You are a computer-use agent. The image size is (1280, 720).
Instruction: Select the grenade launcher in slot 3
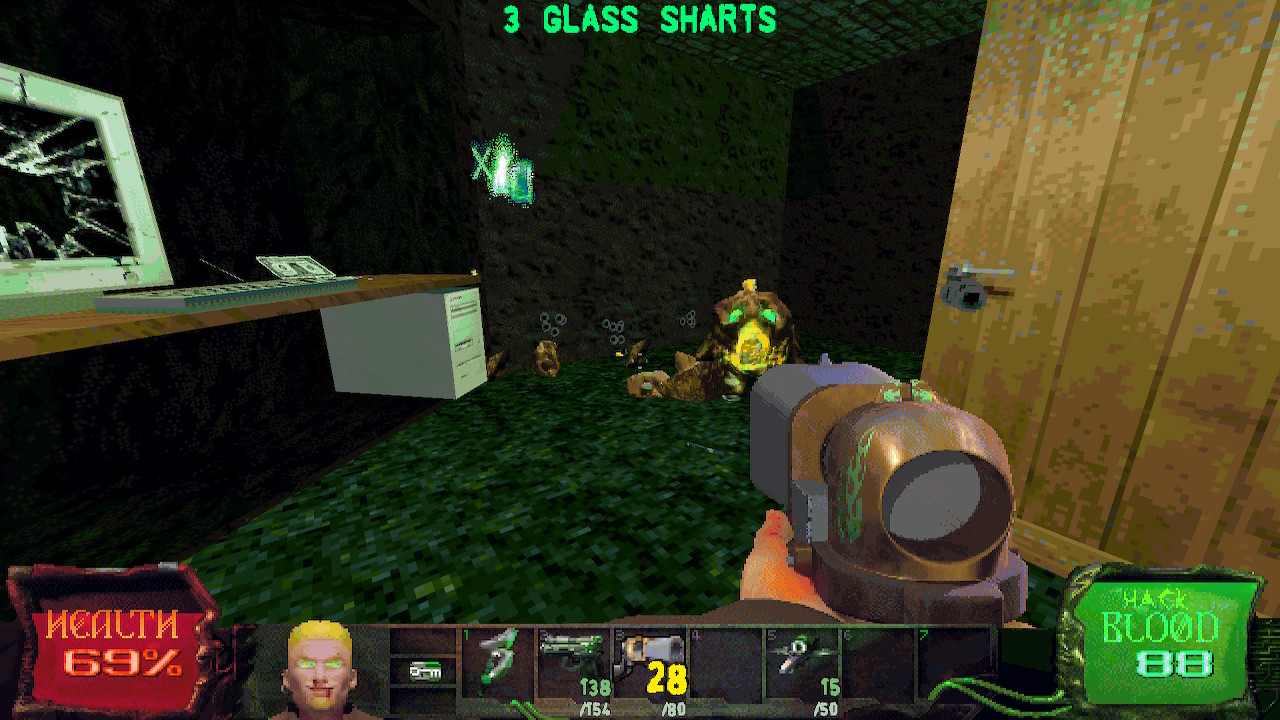[650, 656]
